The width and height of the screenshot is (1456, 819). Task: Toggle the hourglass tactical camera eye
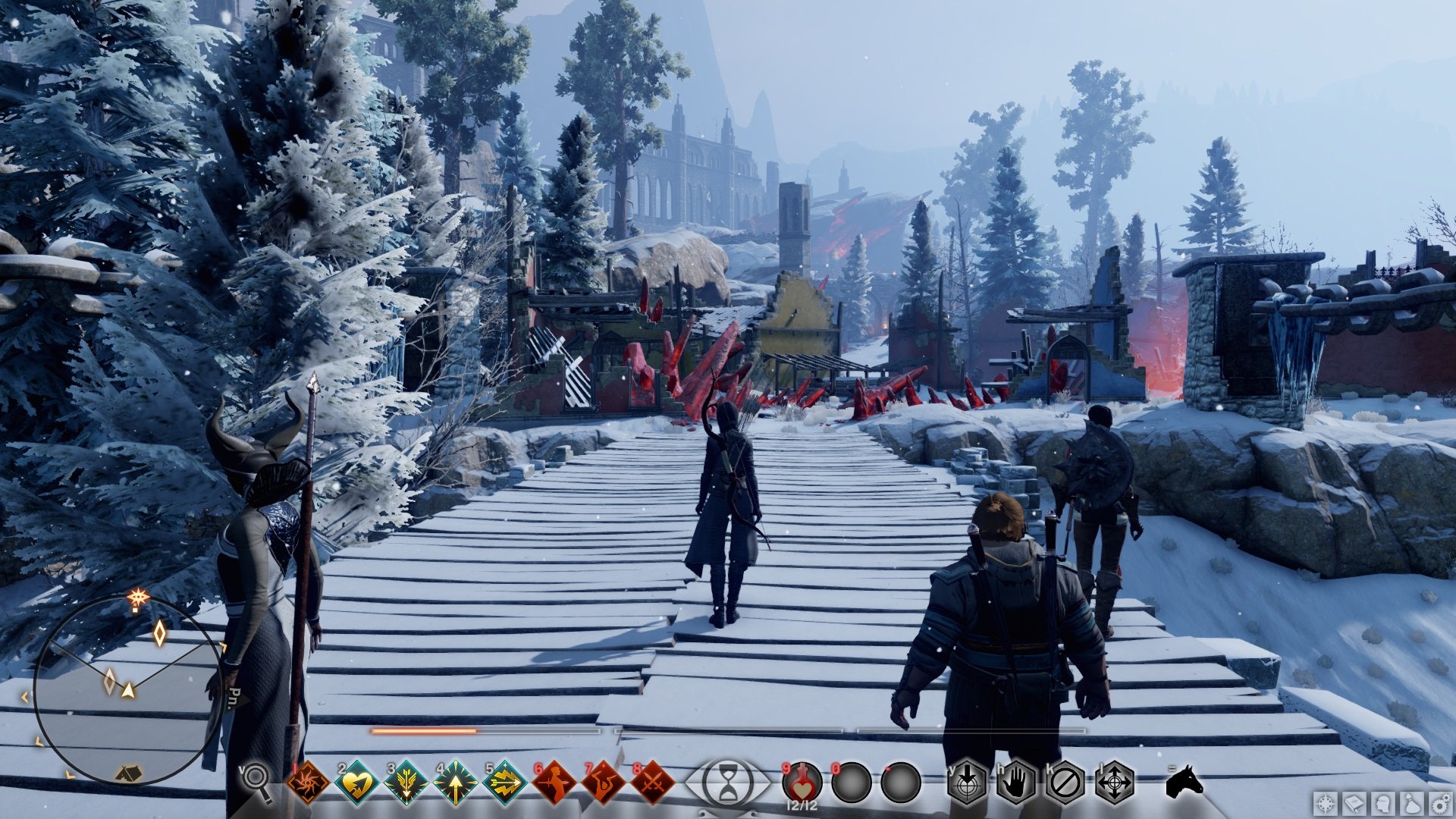(x=728, y=783)
